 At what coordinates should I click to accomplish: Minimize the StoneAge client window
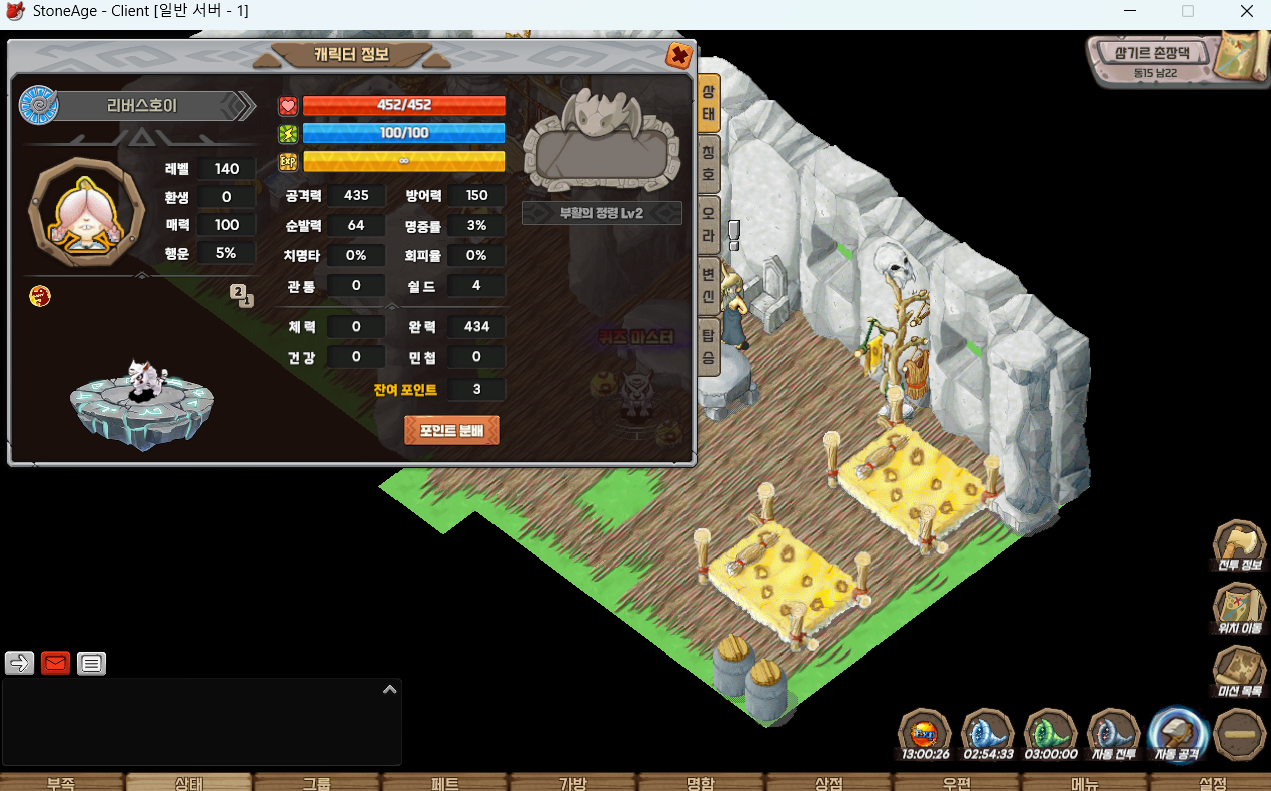(1129, 11)
